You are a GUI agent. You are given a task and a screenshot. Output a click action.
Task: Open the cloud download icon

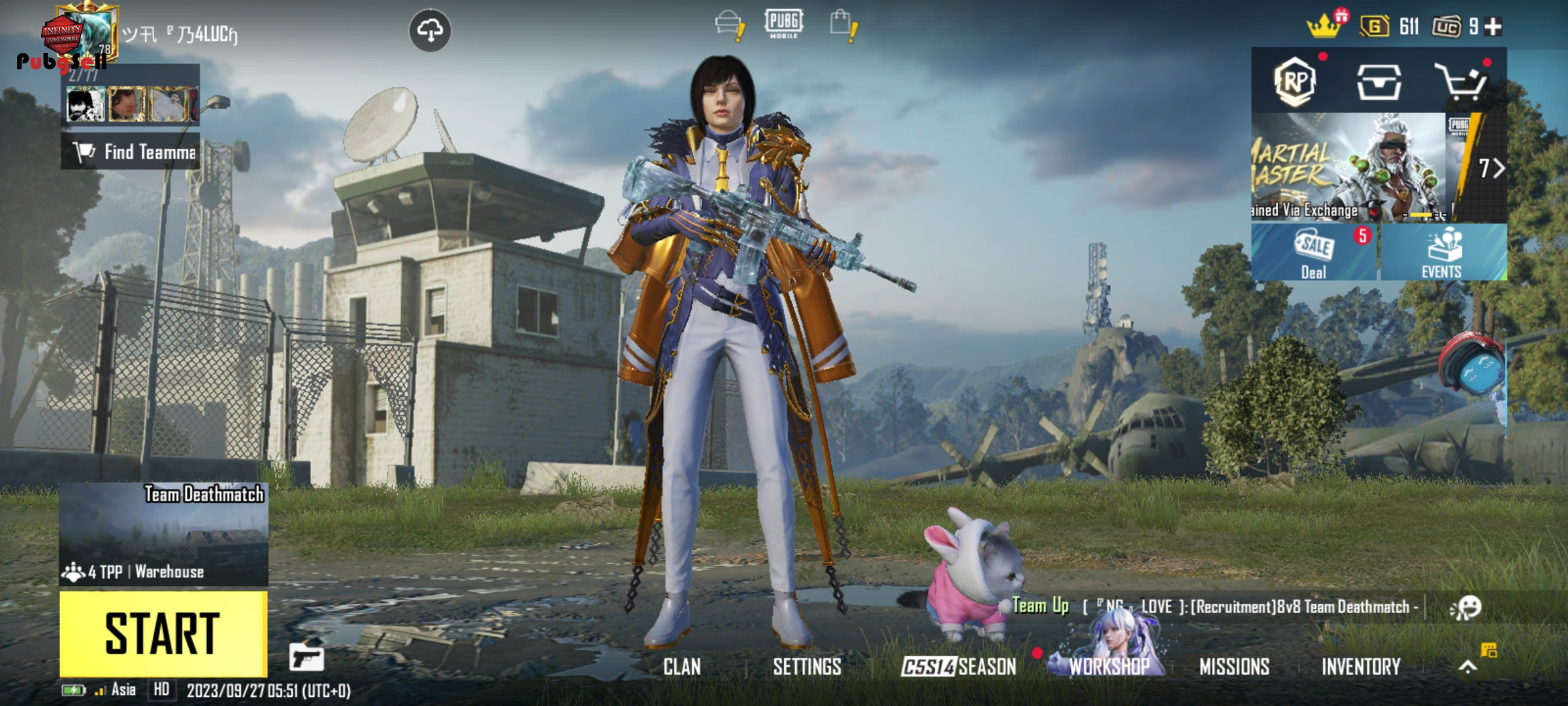pyautogui.click(x=429, y=30)
